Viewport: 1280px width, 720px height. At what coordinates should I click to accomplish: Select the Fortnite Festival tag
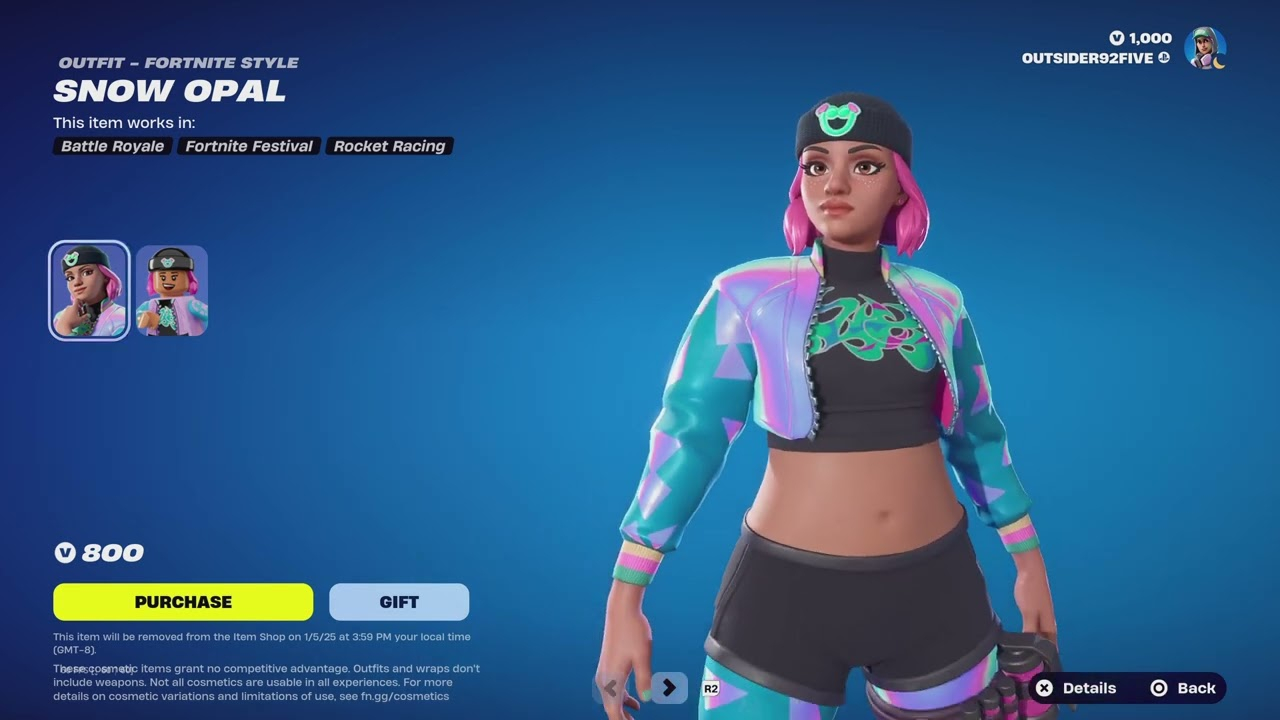(248, 146)
